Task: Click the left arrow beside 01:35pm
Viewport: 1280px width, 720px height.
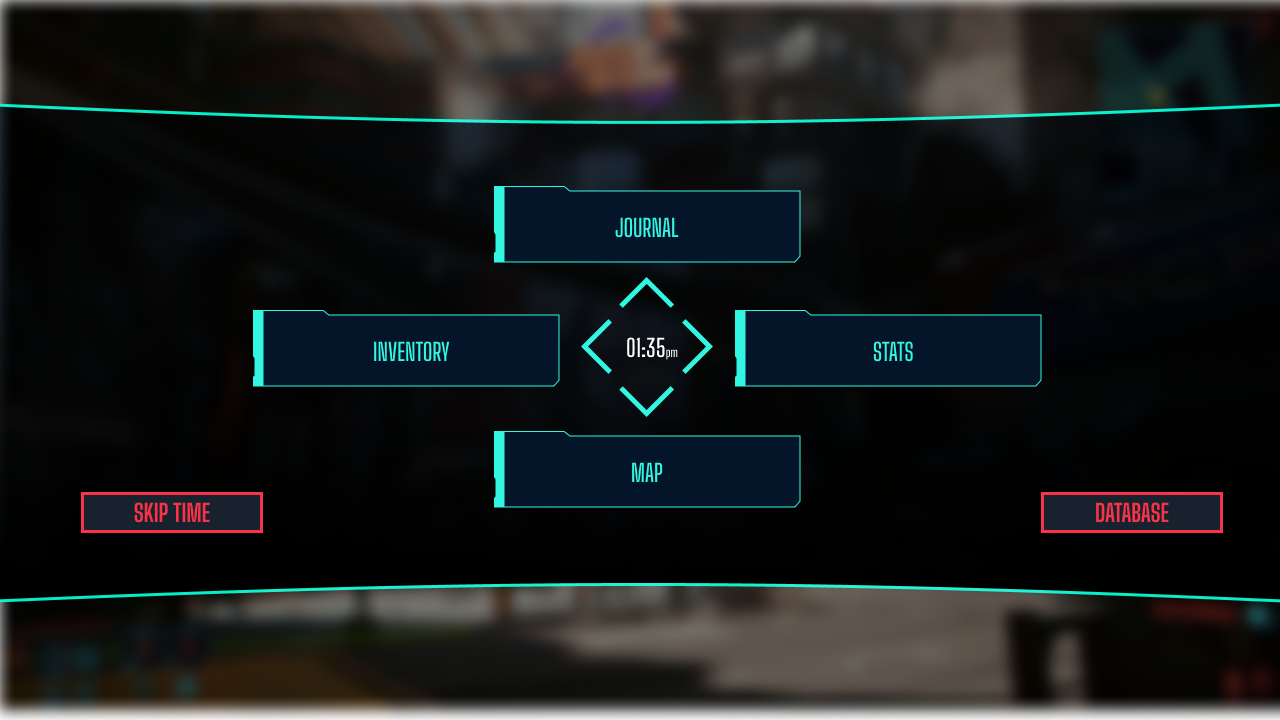Action: point(594,345)
